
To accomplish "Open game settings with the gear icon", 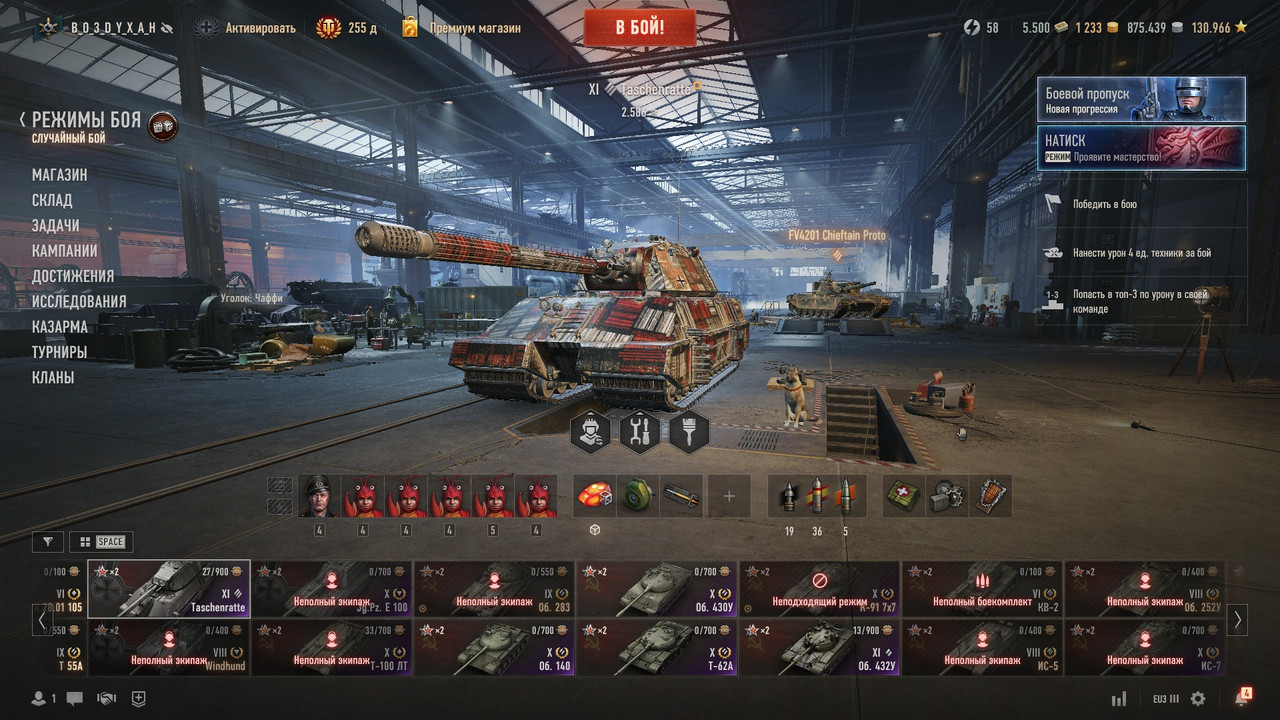I will (x=1198, y=699).
